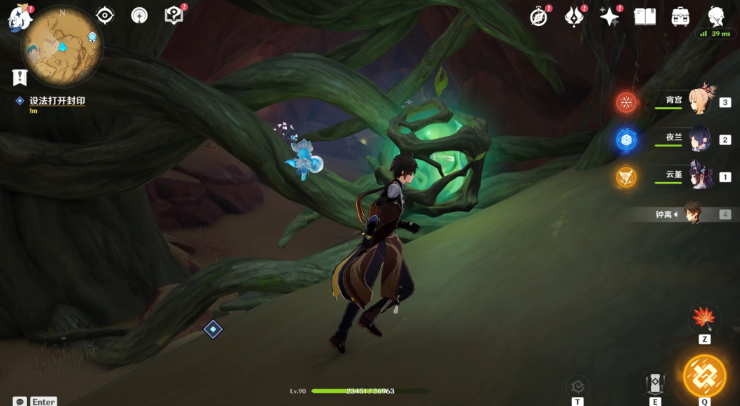This screenshot has height=406, width=740.
Task: Activate the glowing elemental burst icon
Action: pyautogui.click(x=704, y=375)
